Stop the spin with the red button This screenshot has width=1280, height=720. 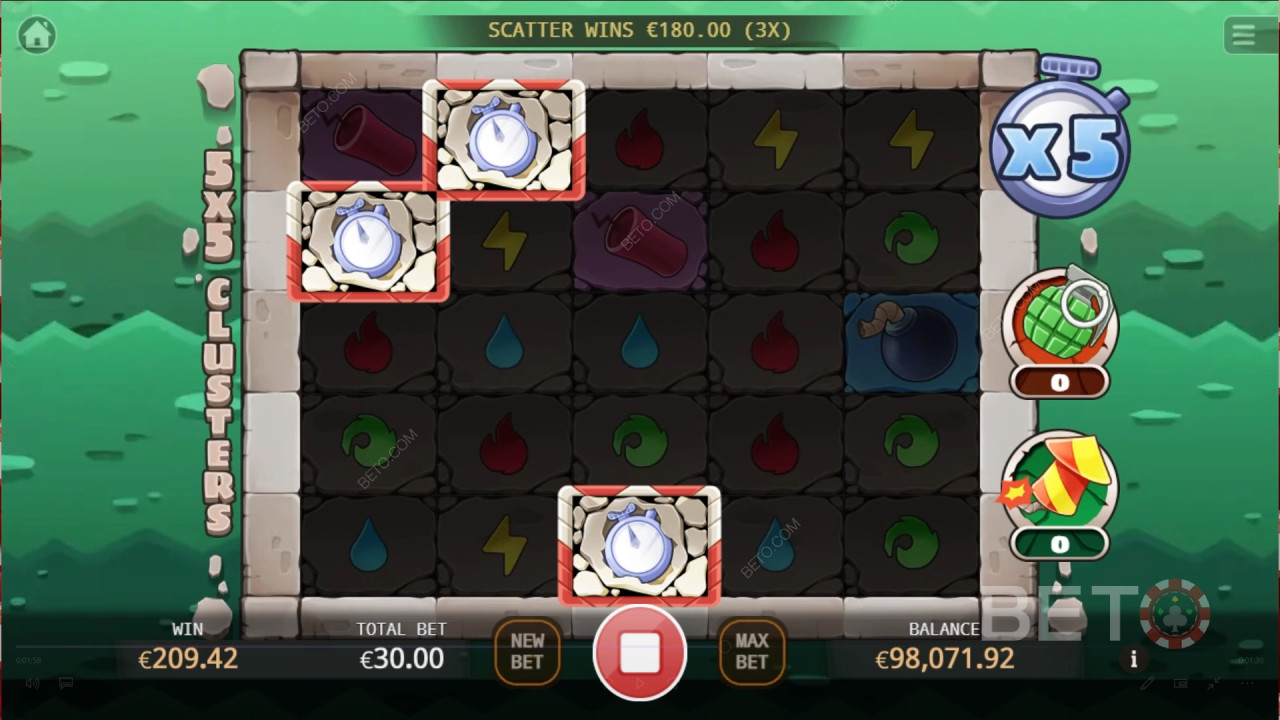click(640, 653)
